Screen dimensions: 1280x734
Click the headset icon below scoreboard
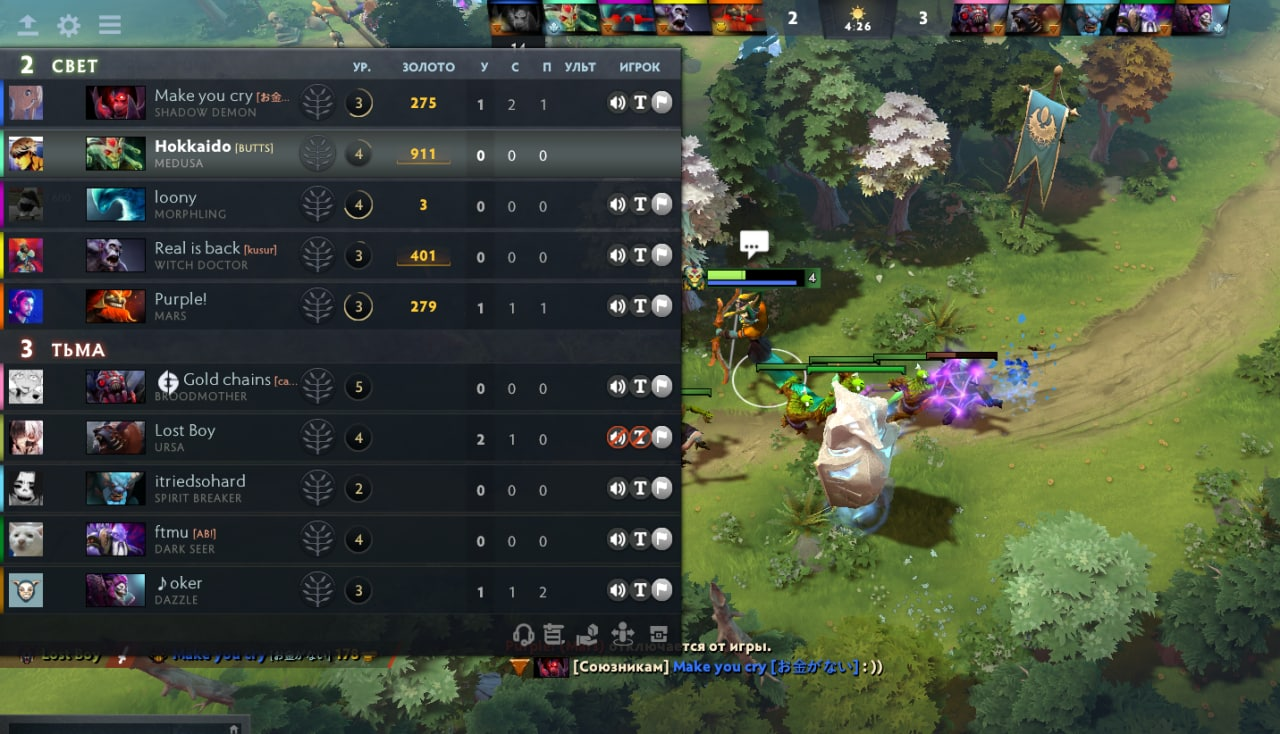coord(522,633)
